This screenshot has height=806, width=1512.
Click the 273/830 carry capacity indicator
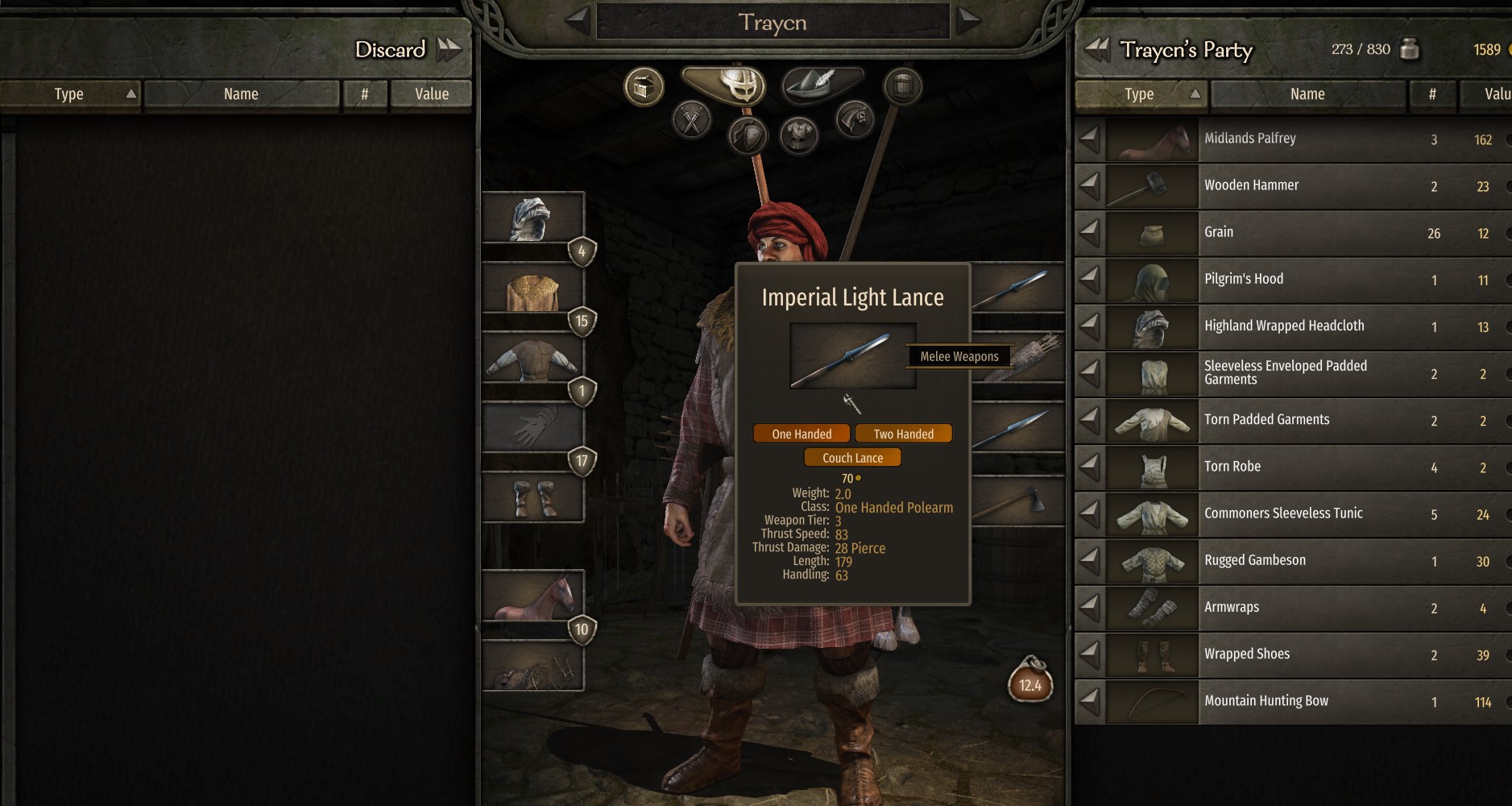point(1361,49)
